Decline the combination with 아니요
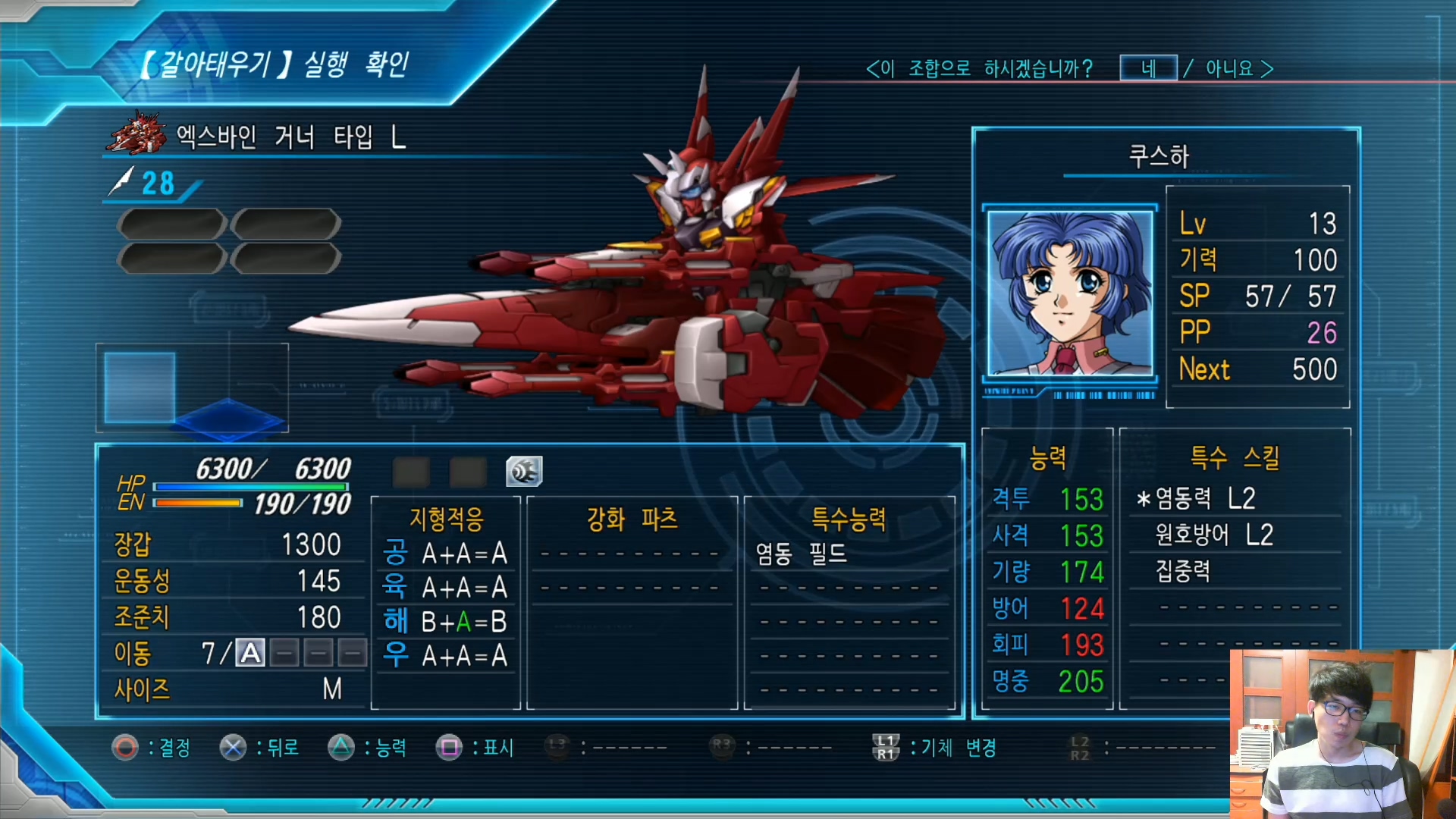 pos(1229,69)
